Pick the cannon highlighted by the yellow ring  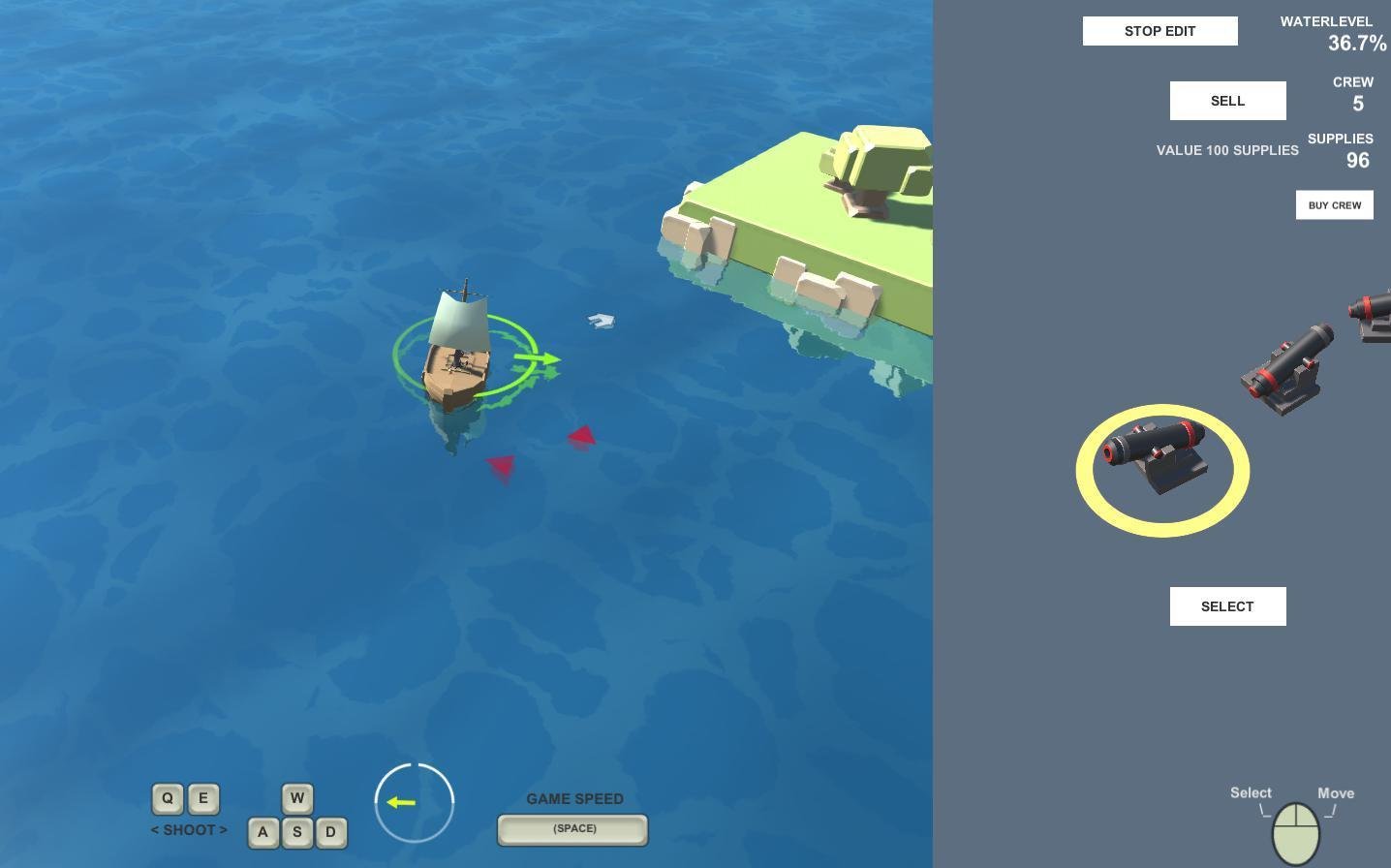(1159, 455)
